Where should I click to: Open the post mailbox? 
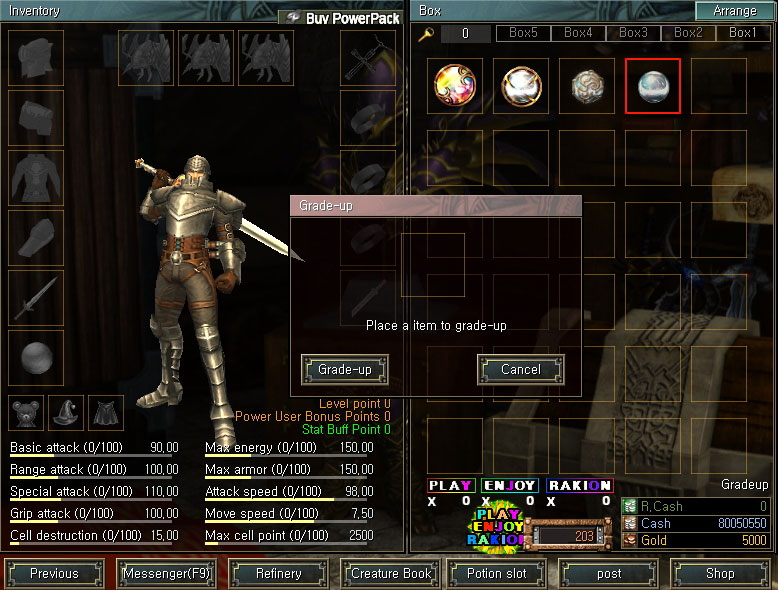[609, 574]
